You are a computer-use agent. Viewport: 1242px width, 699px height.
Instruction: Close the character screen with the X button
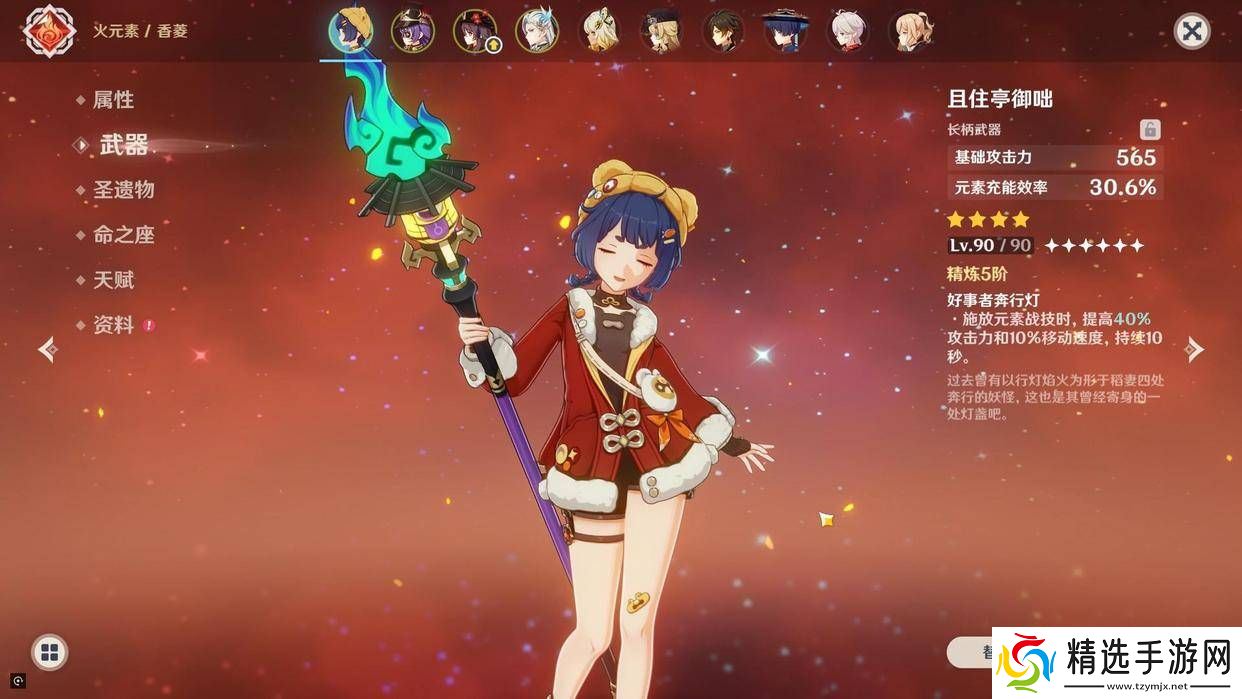pos(1191,31)
